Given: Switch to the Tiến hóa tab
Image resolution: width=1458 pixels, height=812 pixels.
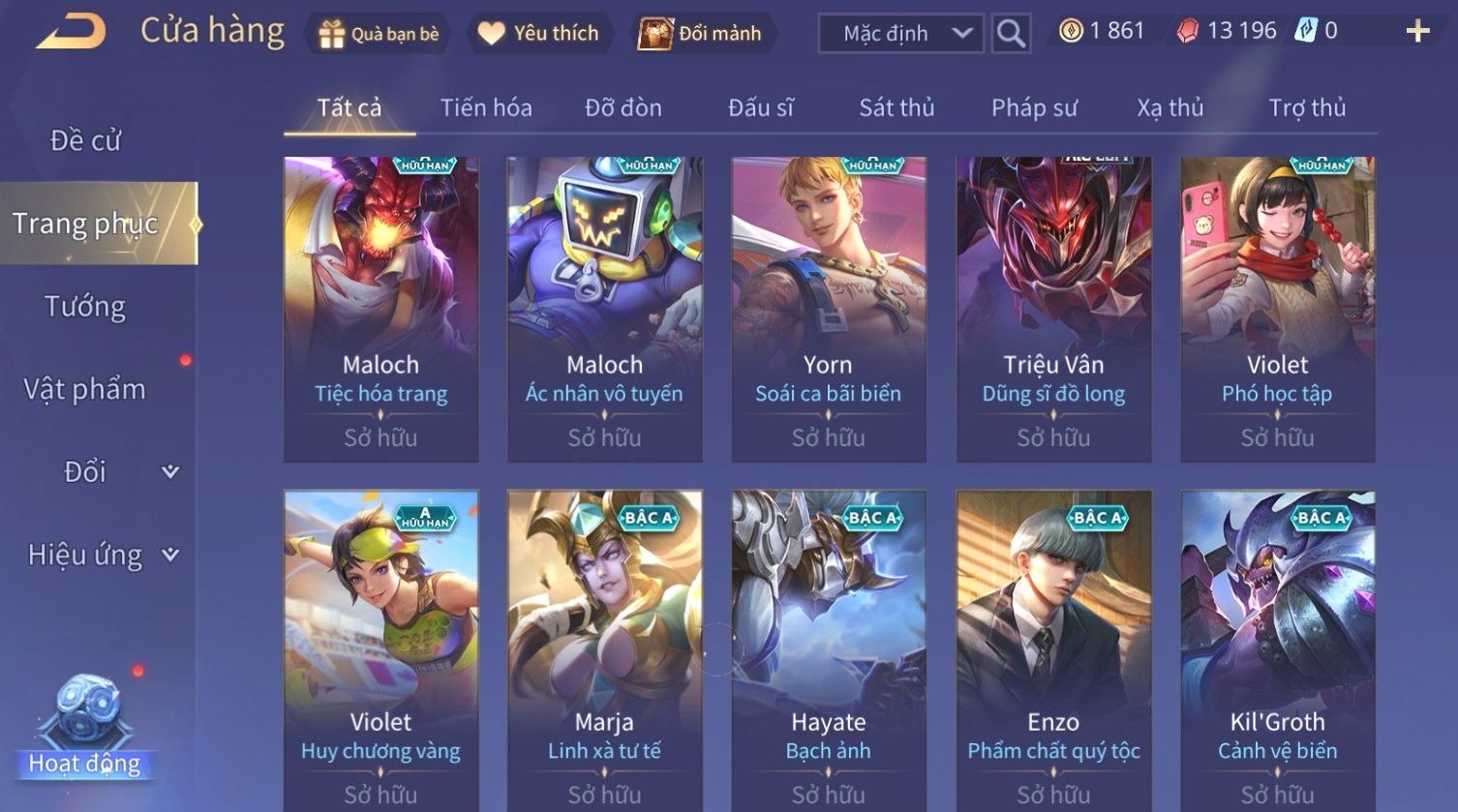Looking at the screenshot, I should coord(486,108).
